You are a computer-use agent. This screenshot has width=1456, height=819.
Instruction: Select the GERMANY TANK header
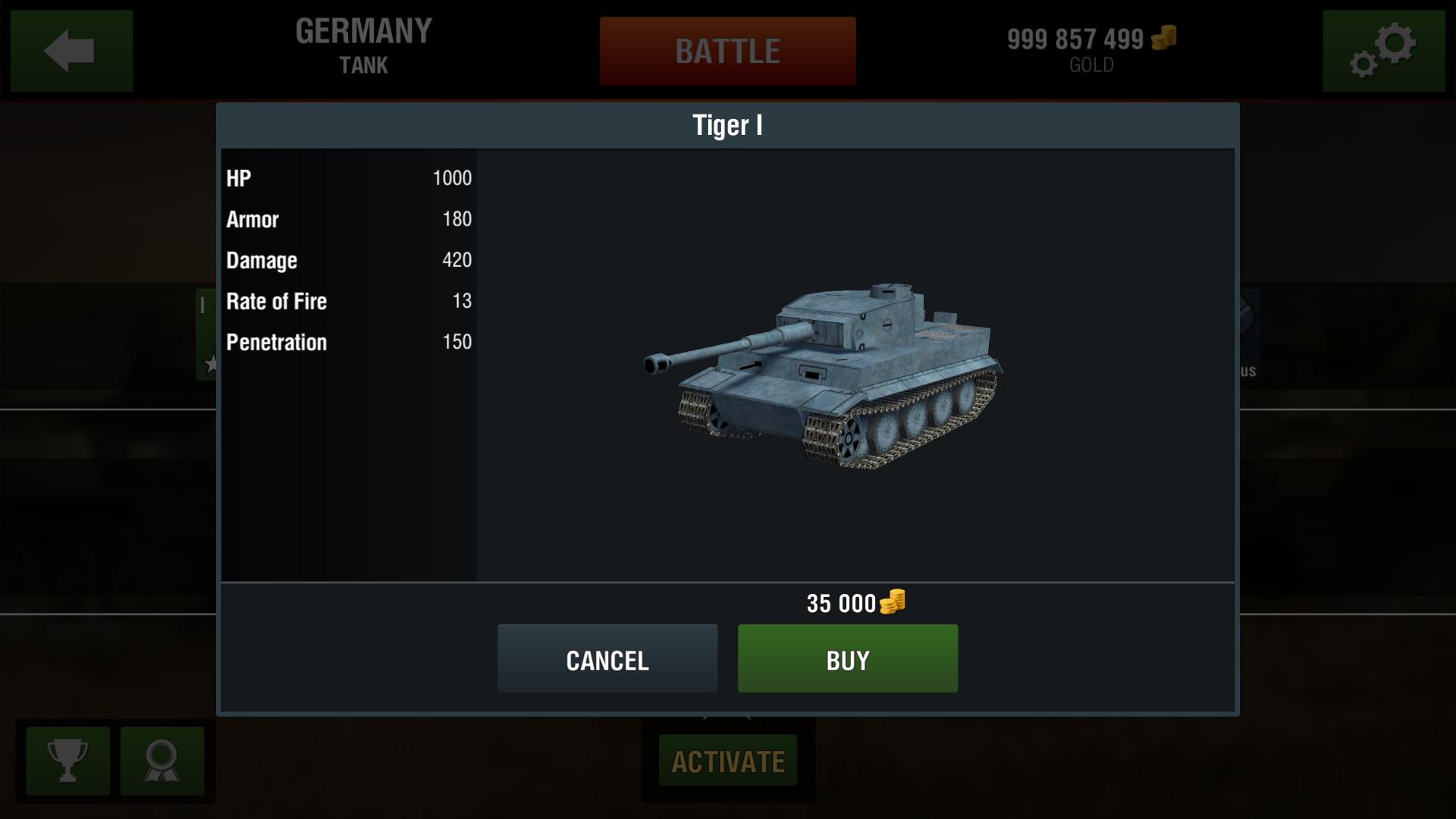[362, 45]
